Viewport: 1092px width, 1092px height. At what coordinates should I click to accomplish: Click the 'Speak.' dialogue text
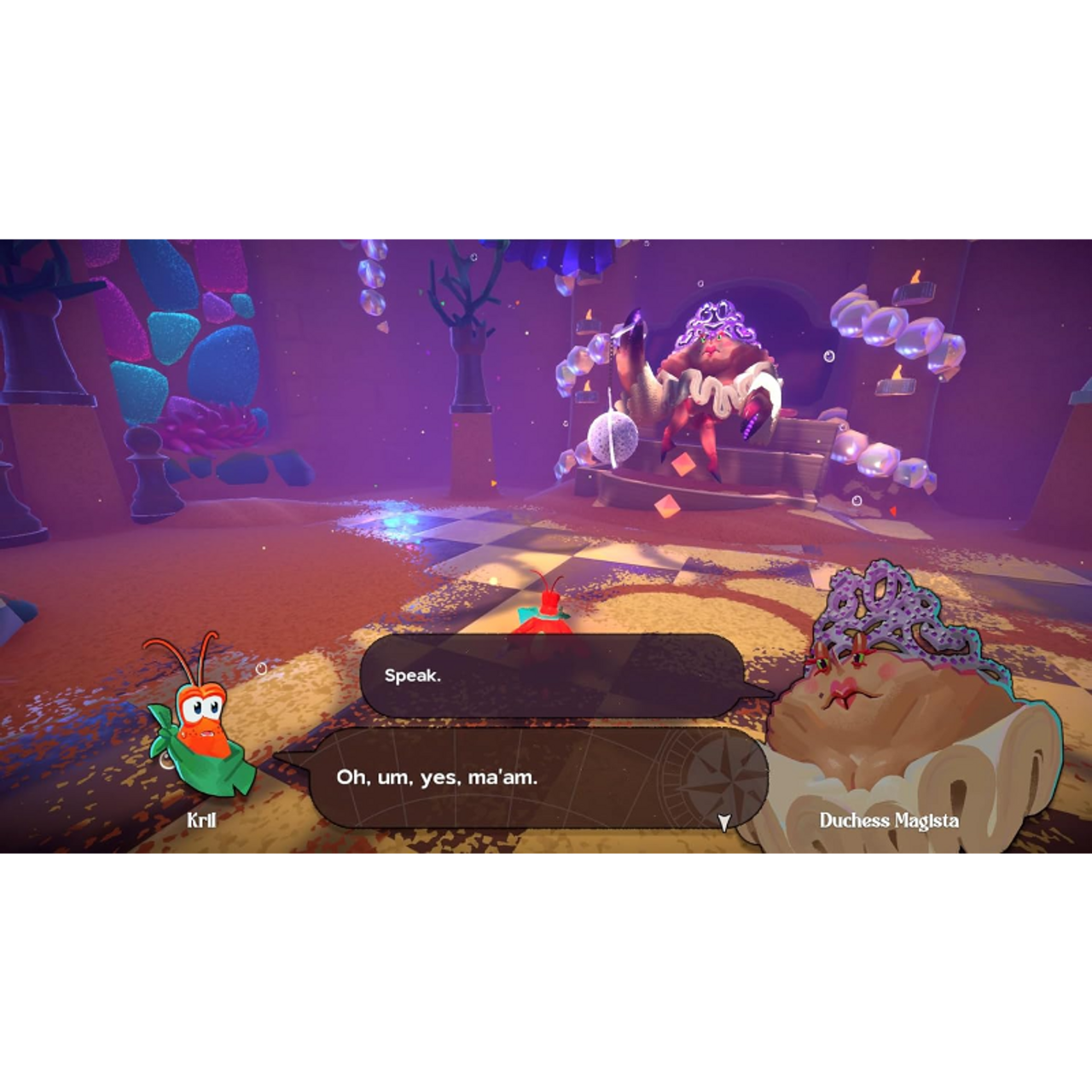tap(414, 674)
